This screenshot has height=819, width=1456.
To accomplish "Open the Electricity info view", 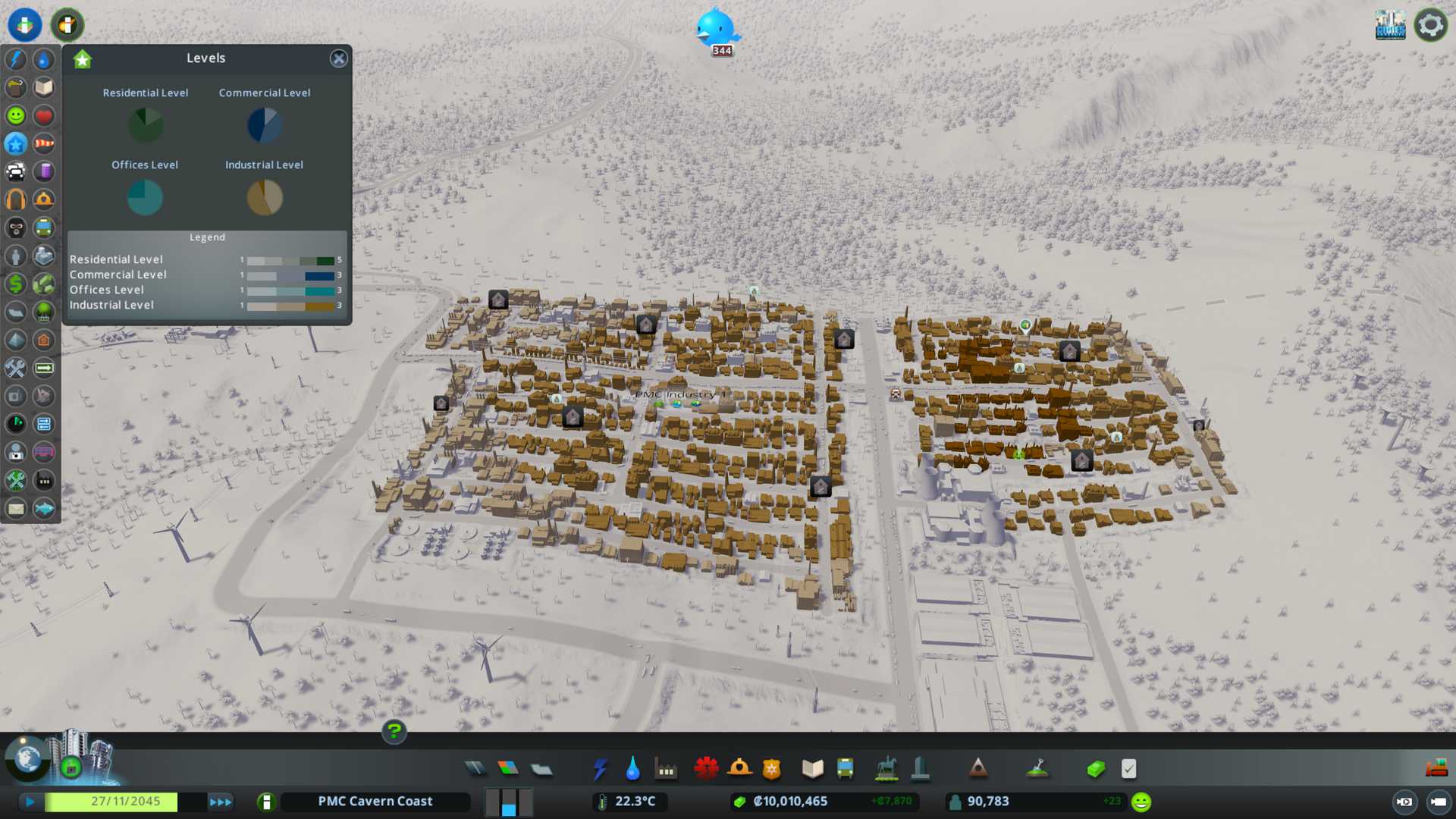I will [x=16, y=59].
